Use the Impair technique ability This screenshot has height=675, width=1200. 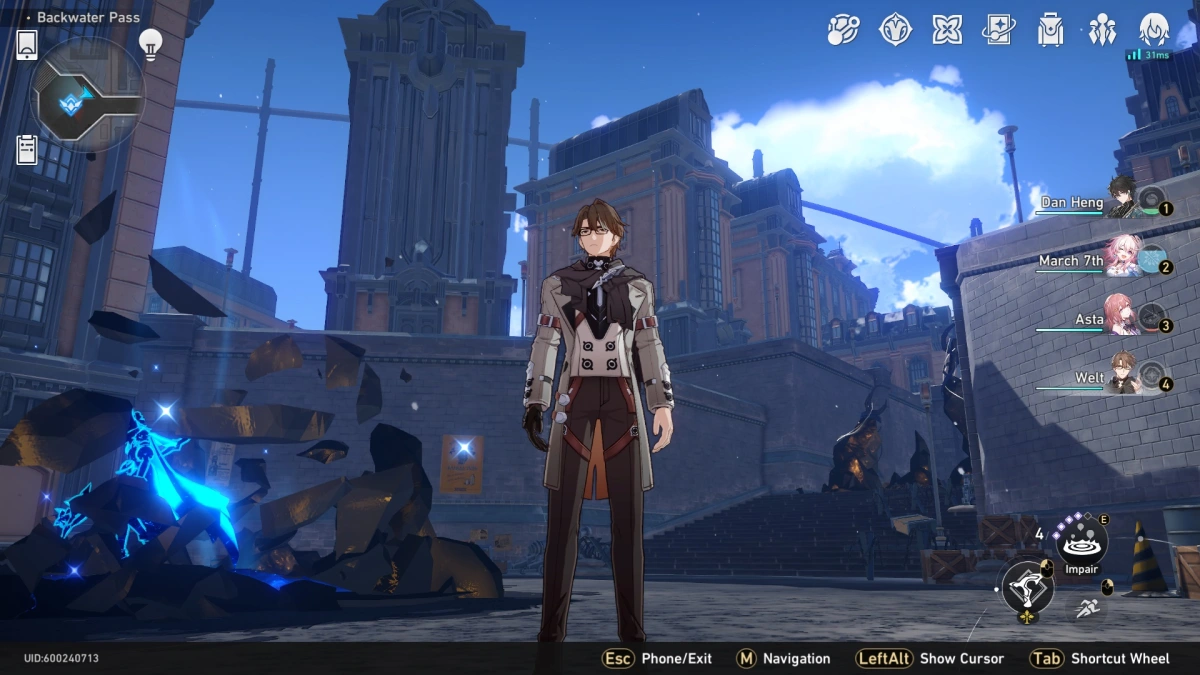(1081, 543)
